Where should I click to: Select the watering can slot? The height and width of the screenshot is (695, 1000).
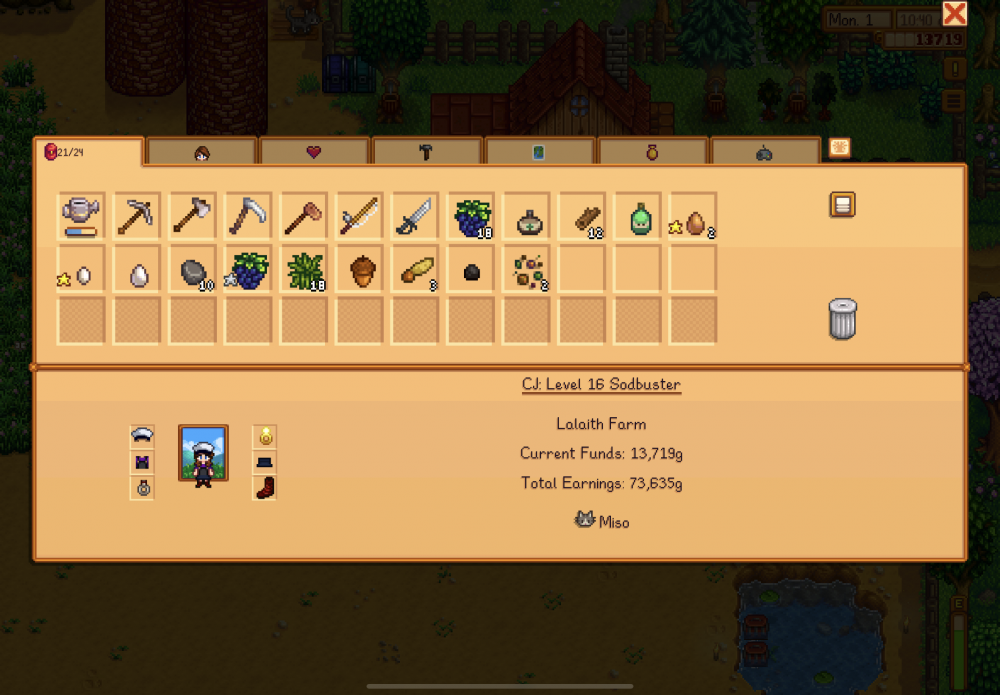tap(82, 216)
